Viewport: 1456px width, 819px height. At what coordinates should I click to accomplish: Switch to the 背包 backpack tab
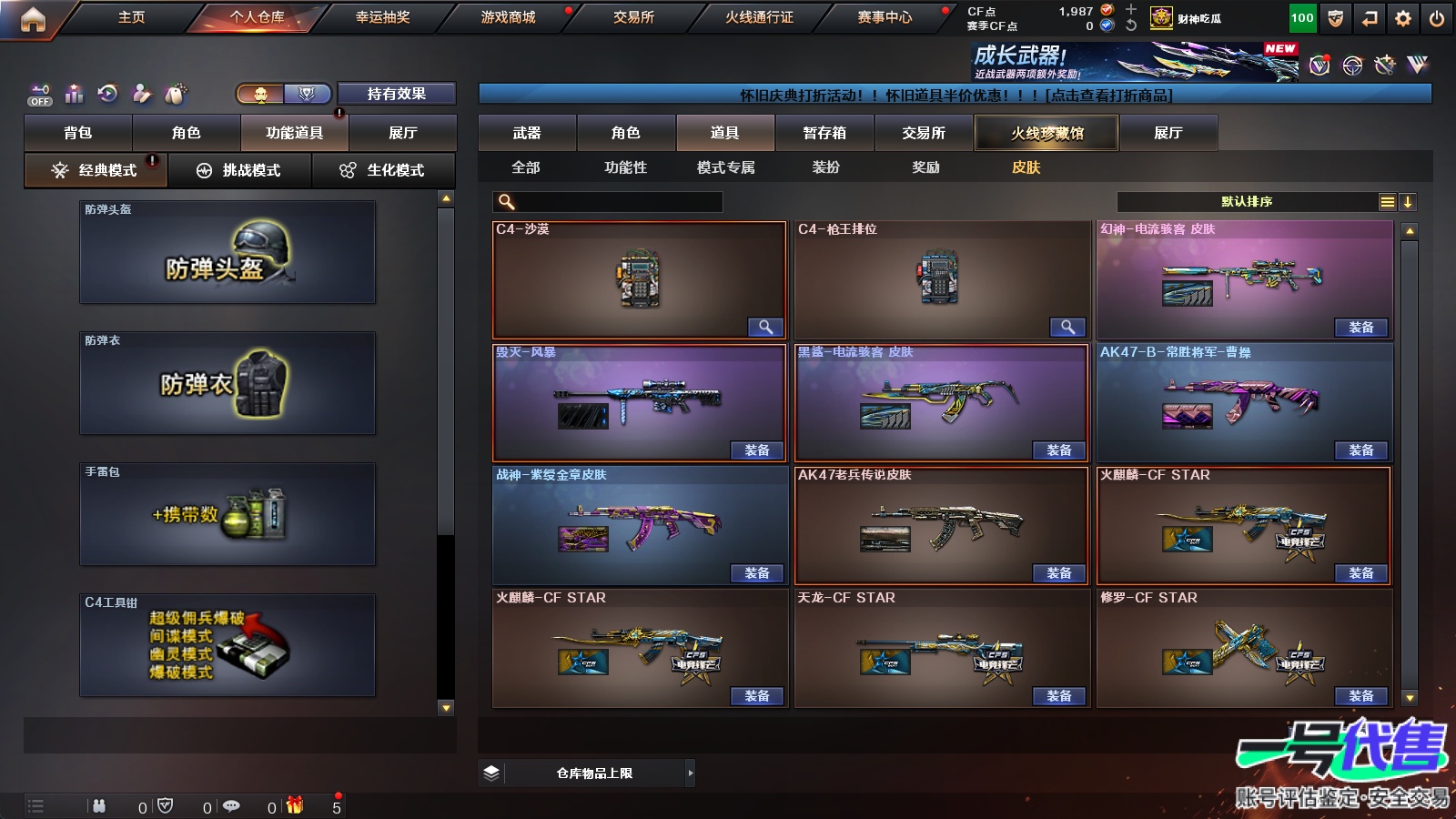(78, 133)
